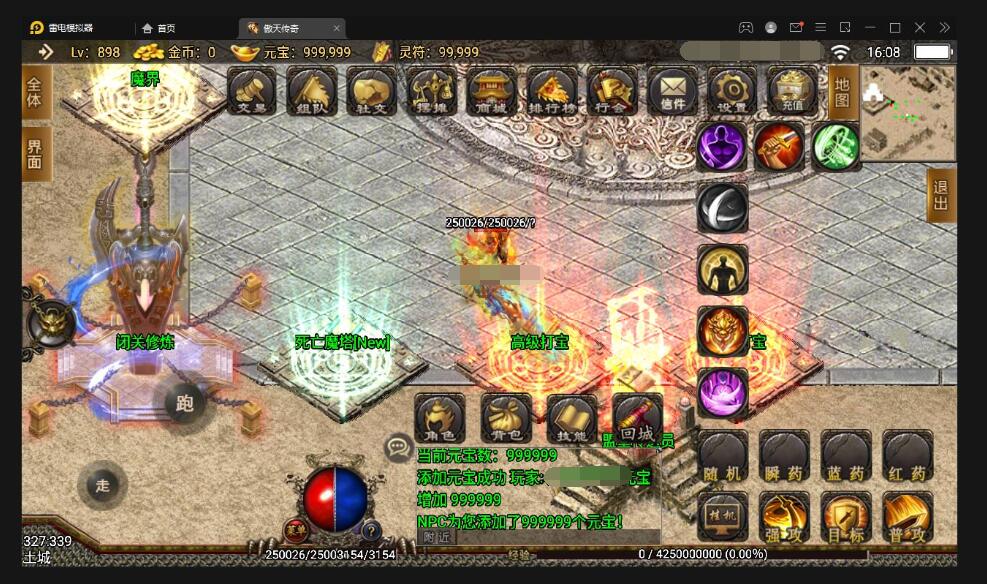
Task: Use the 红药 red potion slot
Action: (907, 457)
